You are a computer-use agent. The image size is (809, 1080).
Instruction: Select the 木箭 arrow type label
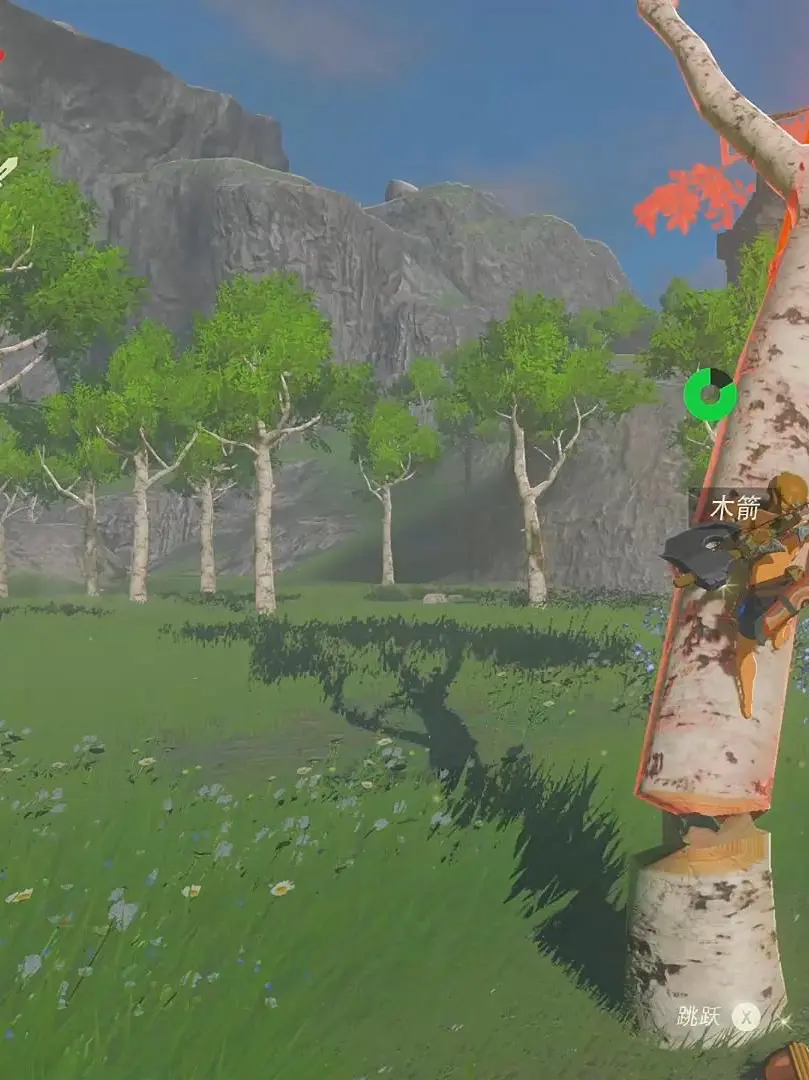coord(735,508)
